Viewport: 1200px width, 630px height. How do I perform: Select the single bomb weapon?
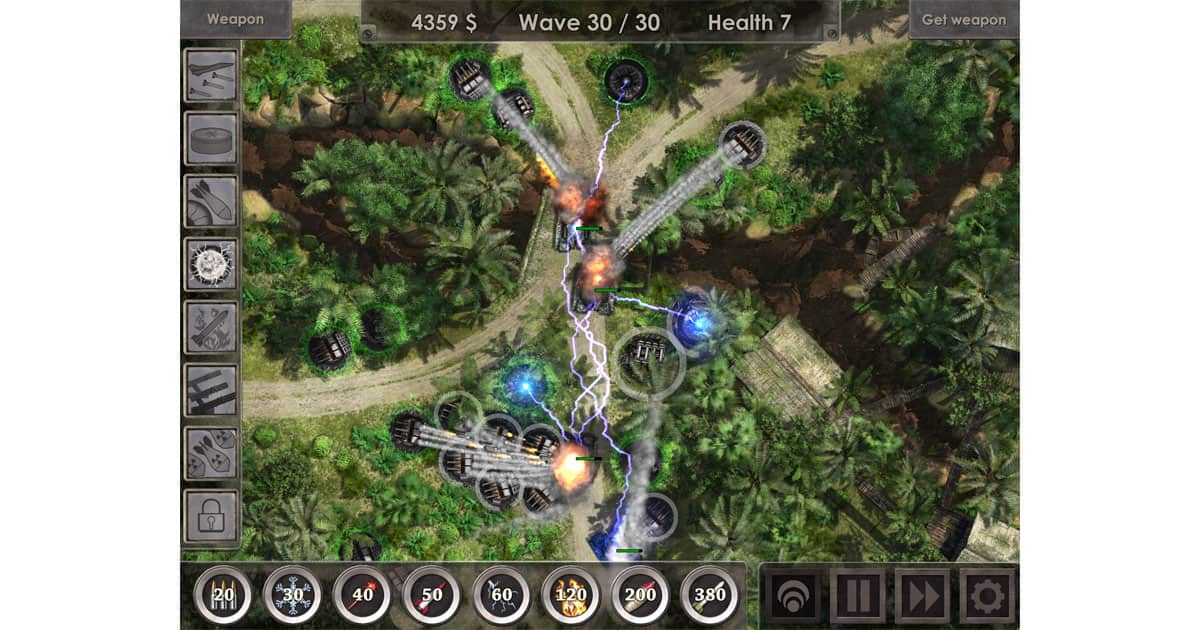pyautogui.click(x=211, y=200)
